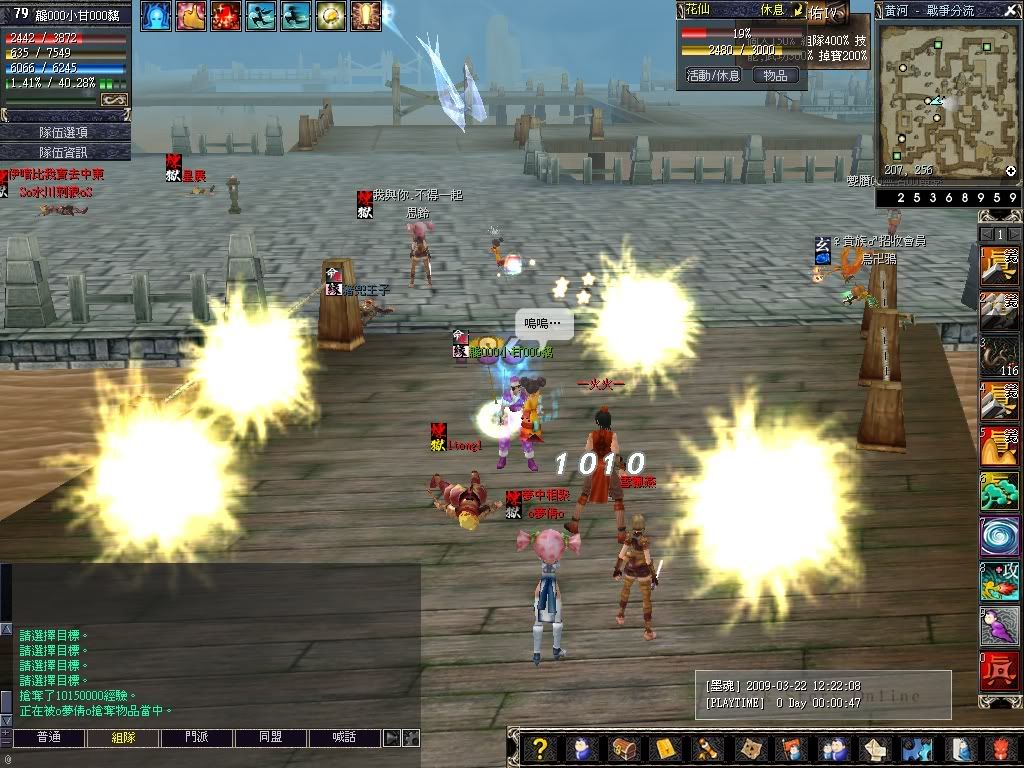Open help with the yellow question mark icon
The width and height of the screenshot is (1024, 768).
pos(539,748)
